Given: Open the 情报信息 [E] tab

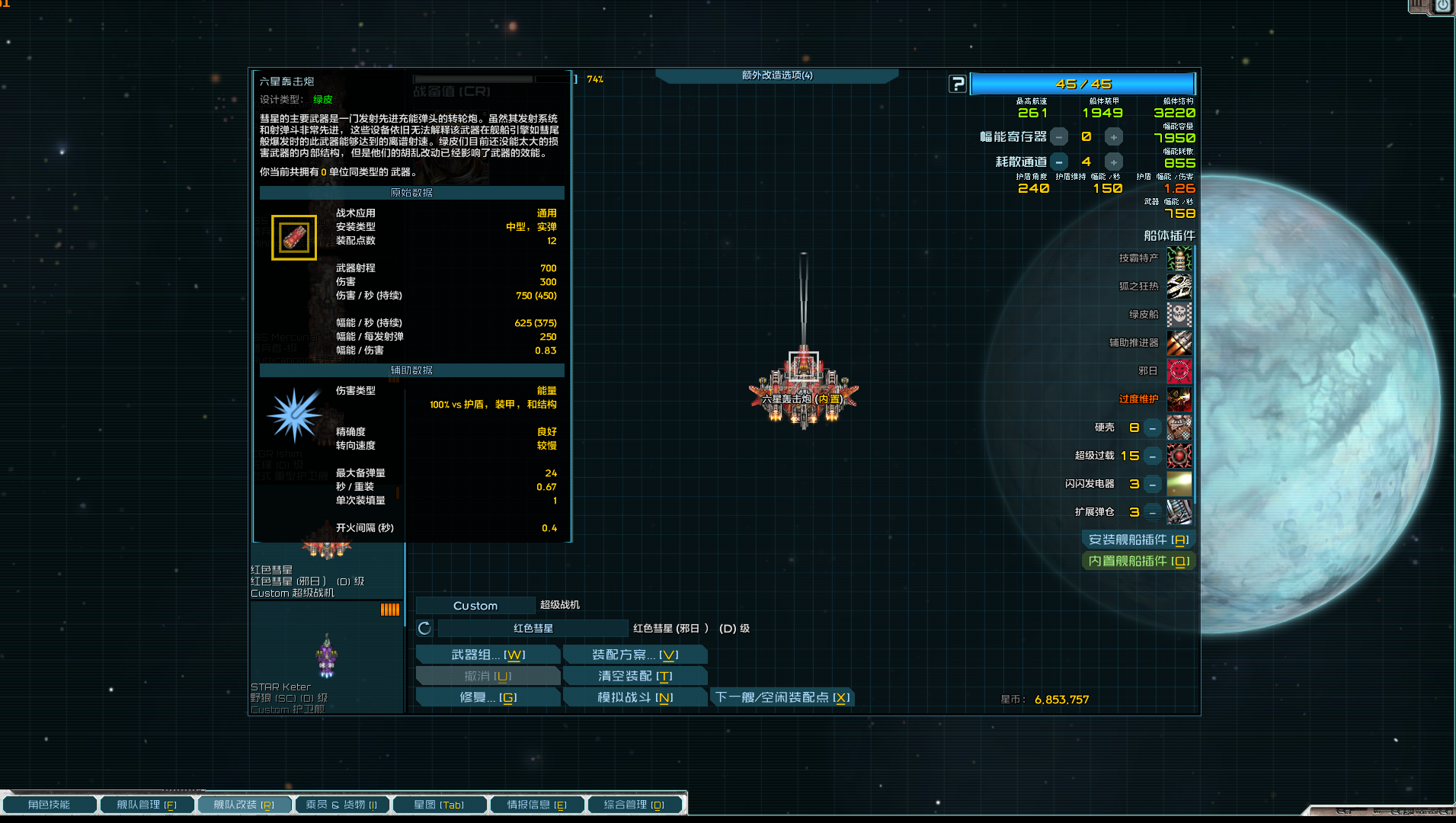Looking at the screenshot, I should click(x=537, y=804).
